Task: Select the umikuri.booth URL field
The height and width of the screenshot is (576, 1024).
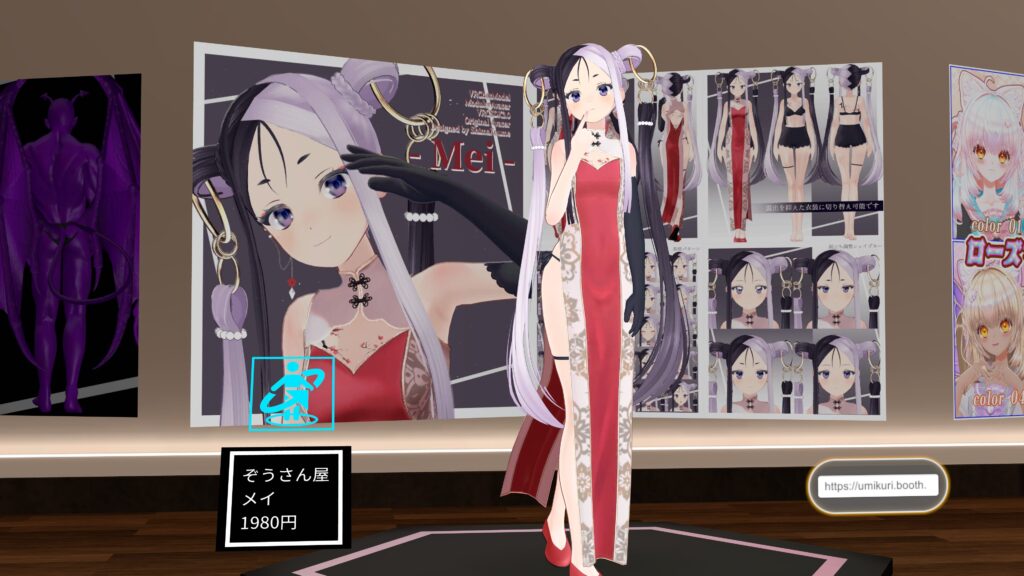Action: point(878,486)
